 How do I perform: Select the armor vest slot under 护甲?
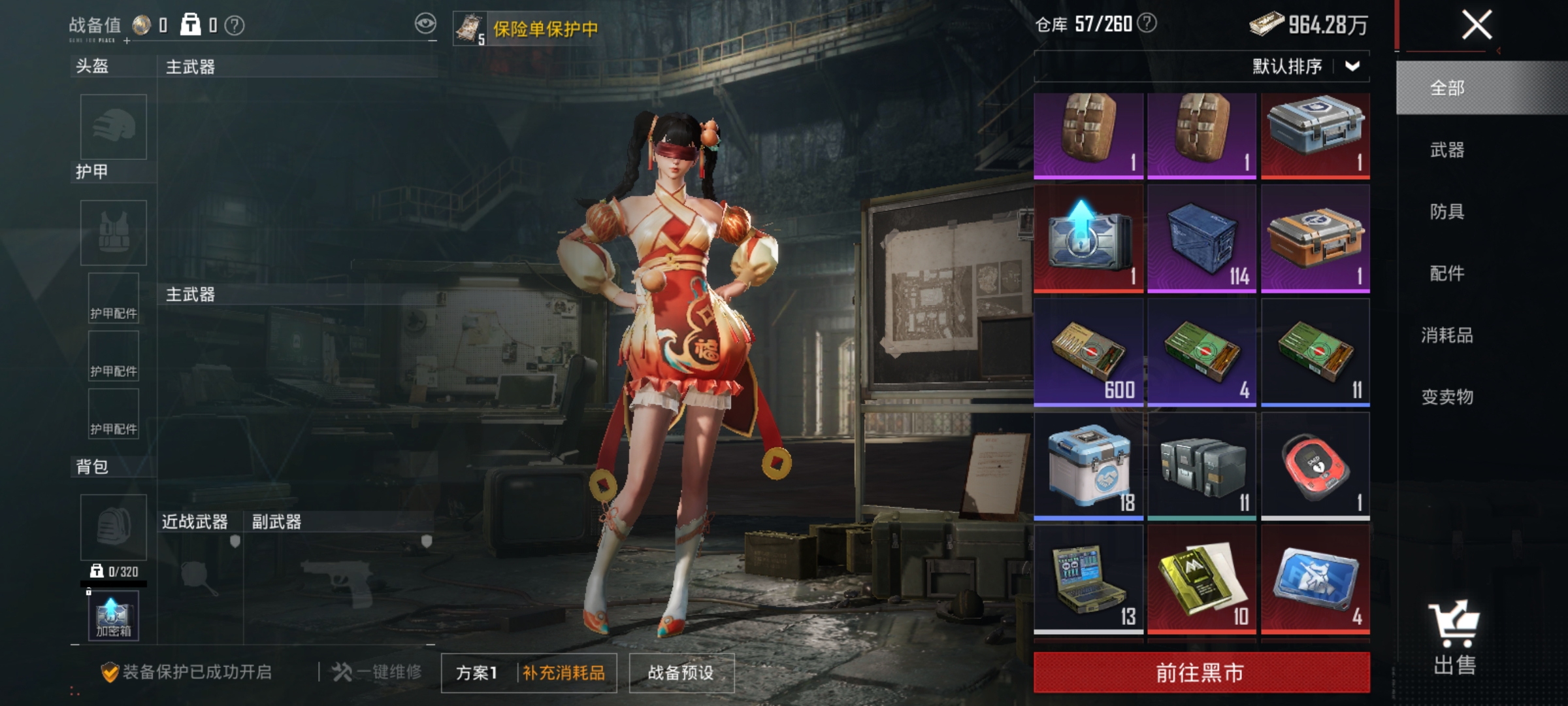click(112, 232)
